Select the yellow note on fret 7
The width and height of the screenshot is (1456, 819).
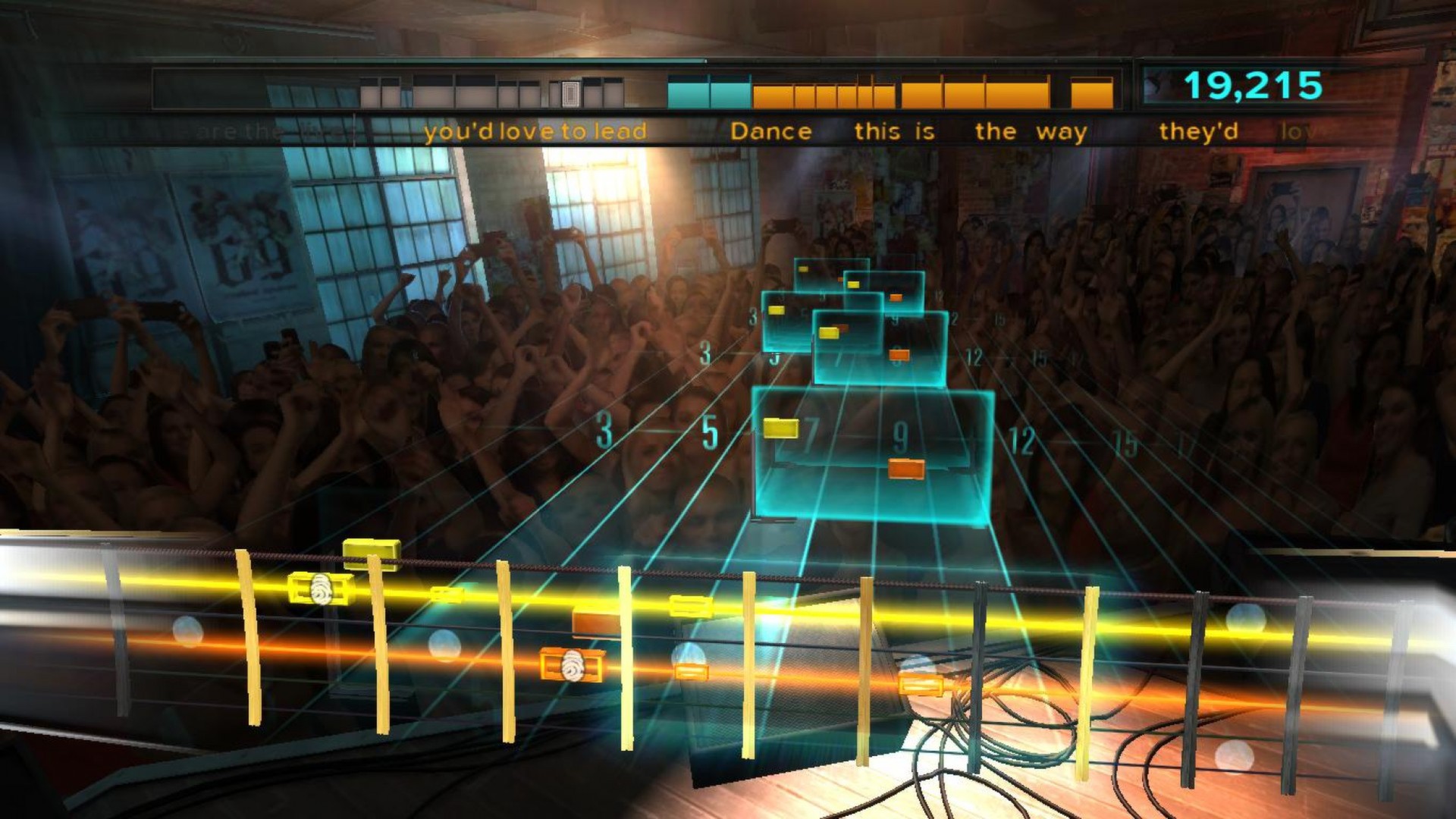tap(780, 429)
